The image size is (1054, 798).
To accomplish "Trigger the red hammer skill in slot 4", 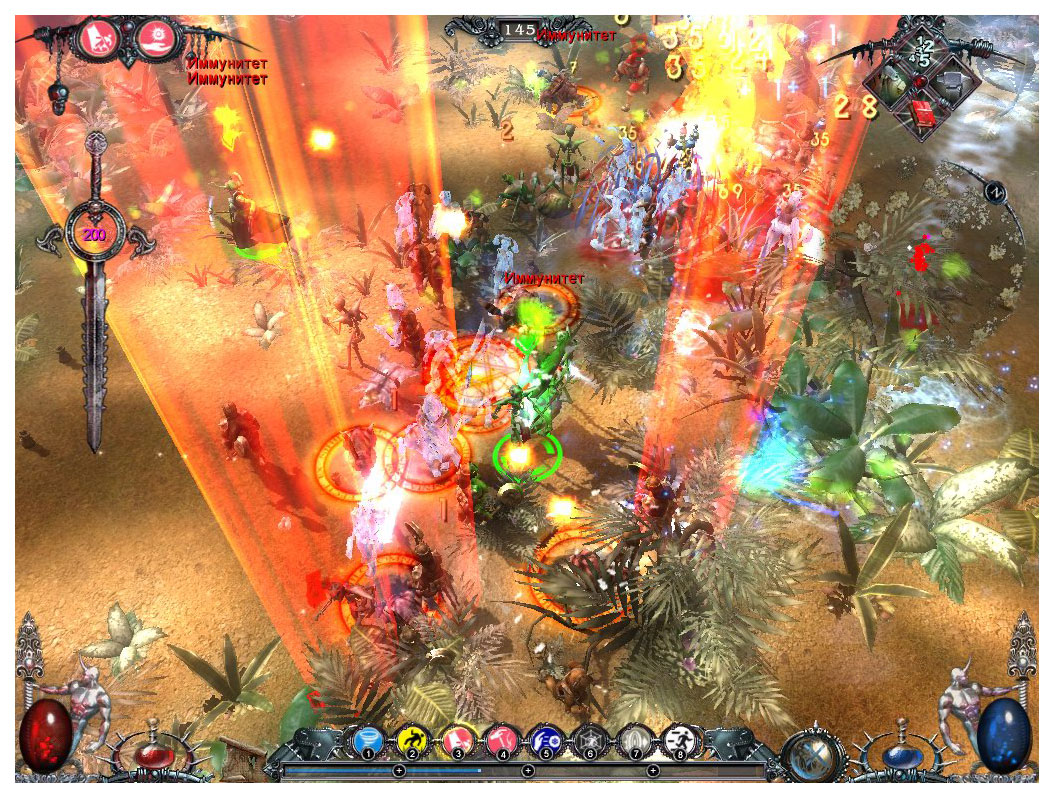I will click(501, 741).
